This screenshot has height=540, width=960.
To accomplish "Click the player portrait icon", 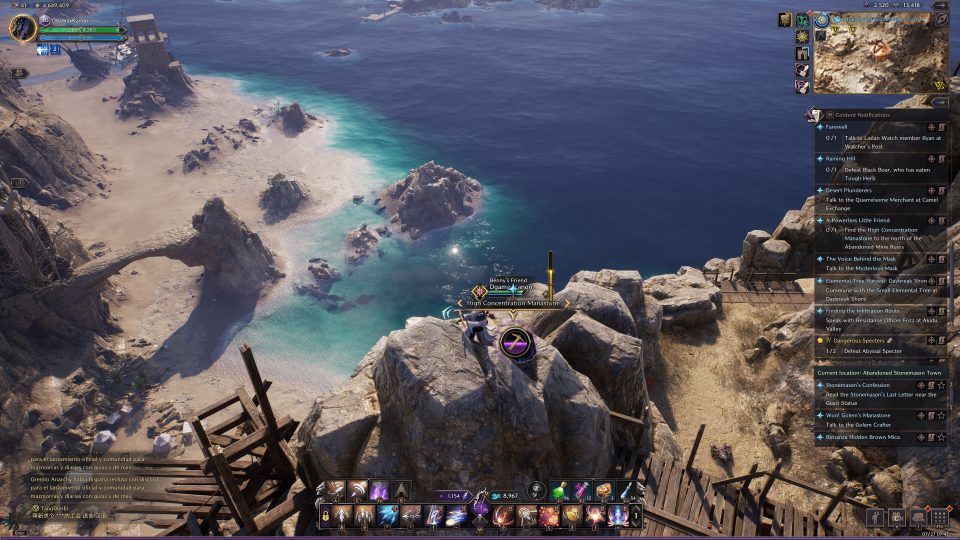I will click(22, 27).
